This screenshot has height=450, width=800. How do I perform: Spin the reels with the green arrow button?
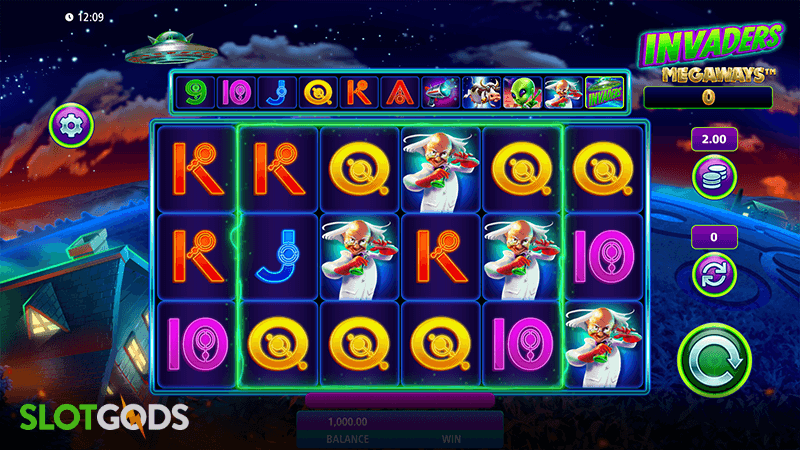point(715,355)
